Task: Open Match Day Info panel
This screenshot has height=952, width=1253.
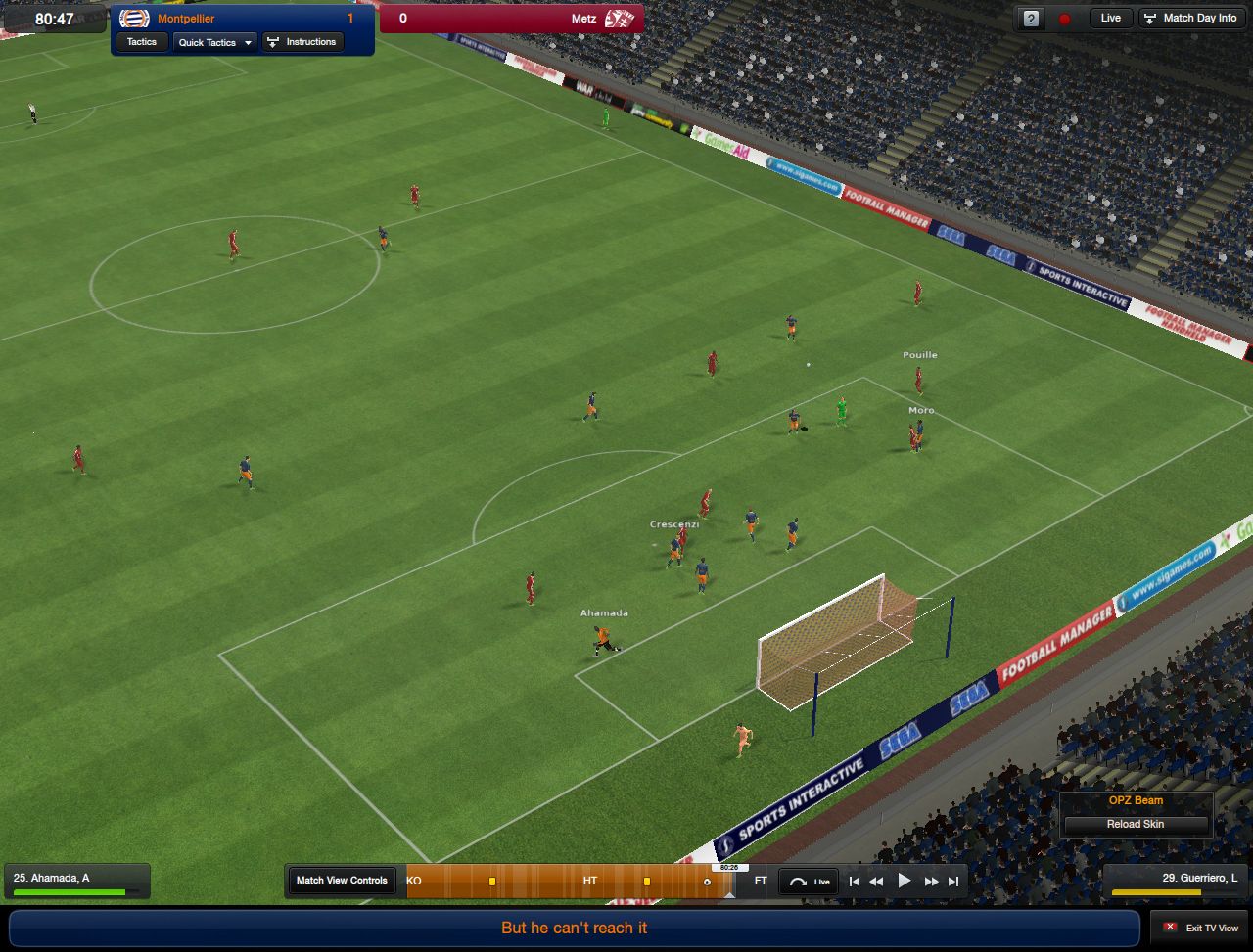Action: pyautogui.click(x=1190, y=19)
